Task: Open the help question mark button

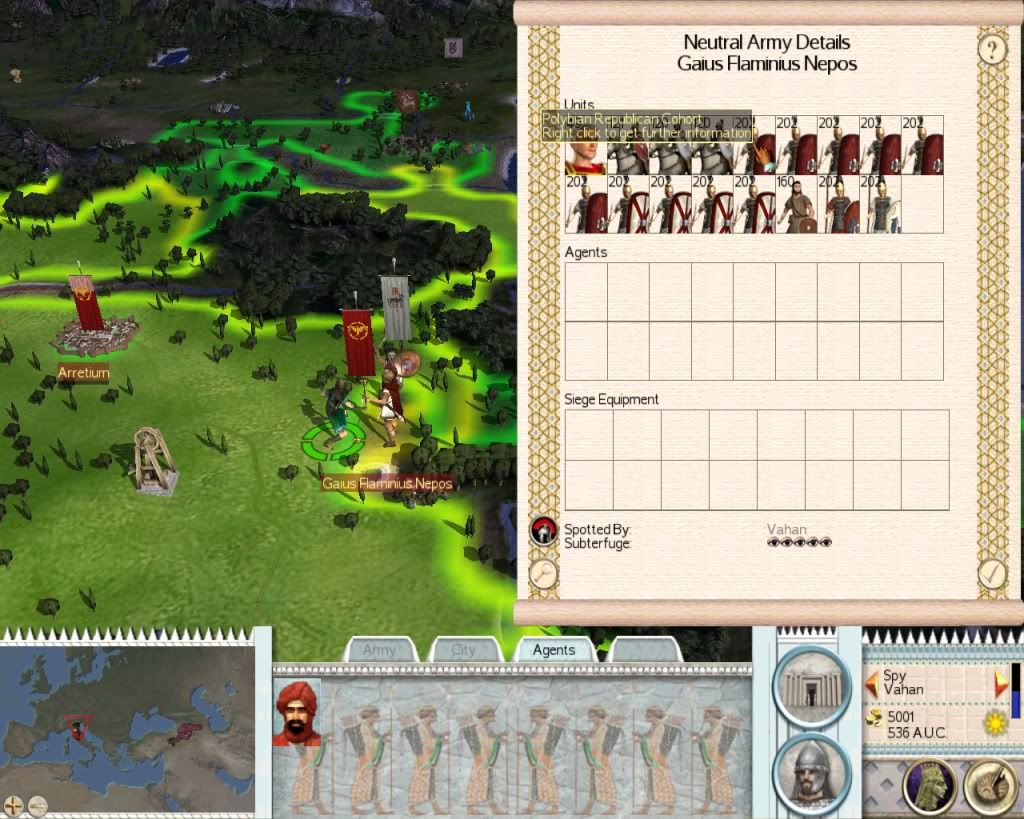Action: coord(991,49)
